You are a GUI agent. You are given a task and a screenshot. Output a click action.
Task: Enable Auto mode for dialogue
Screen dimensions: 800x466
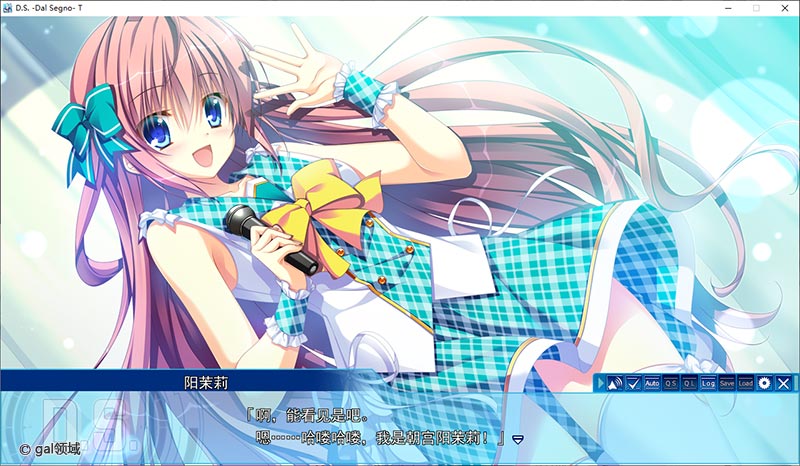[652, 383]
